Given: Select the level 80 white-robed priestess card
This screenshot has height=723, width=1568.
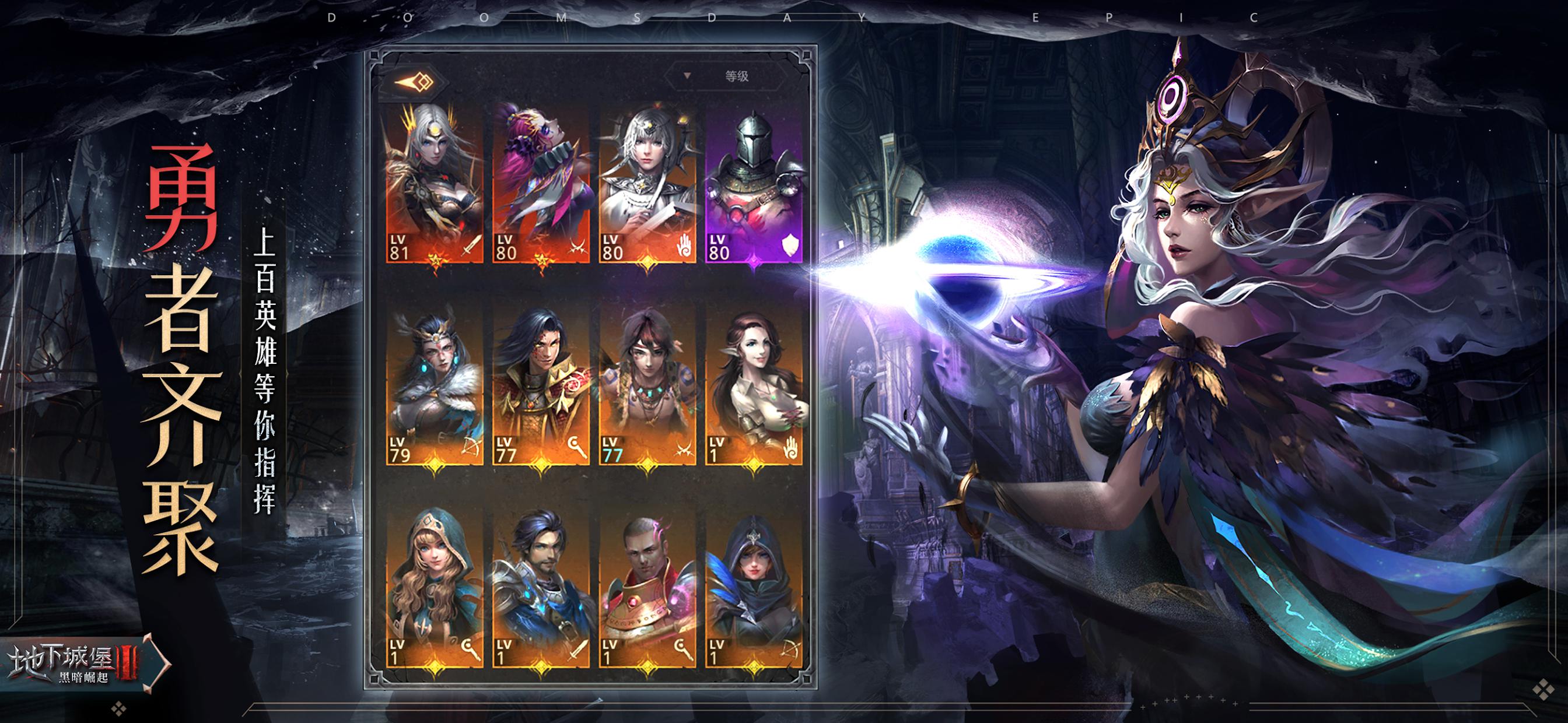Looking at the screenshot, I should 647,184.
